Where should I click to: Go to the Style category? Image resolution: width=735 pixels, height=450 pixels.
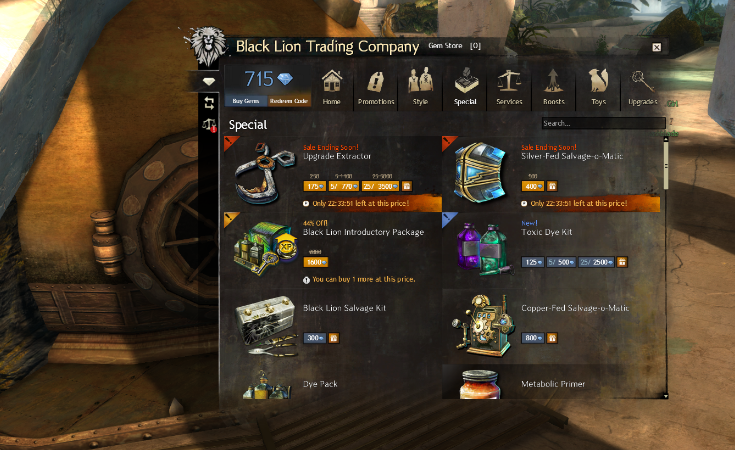click(420, 88)
